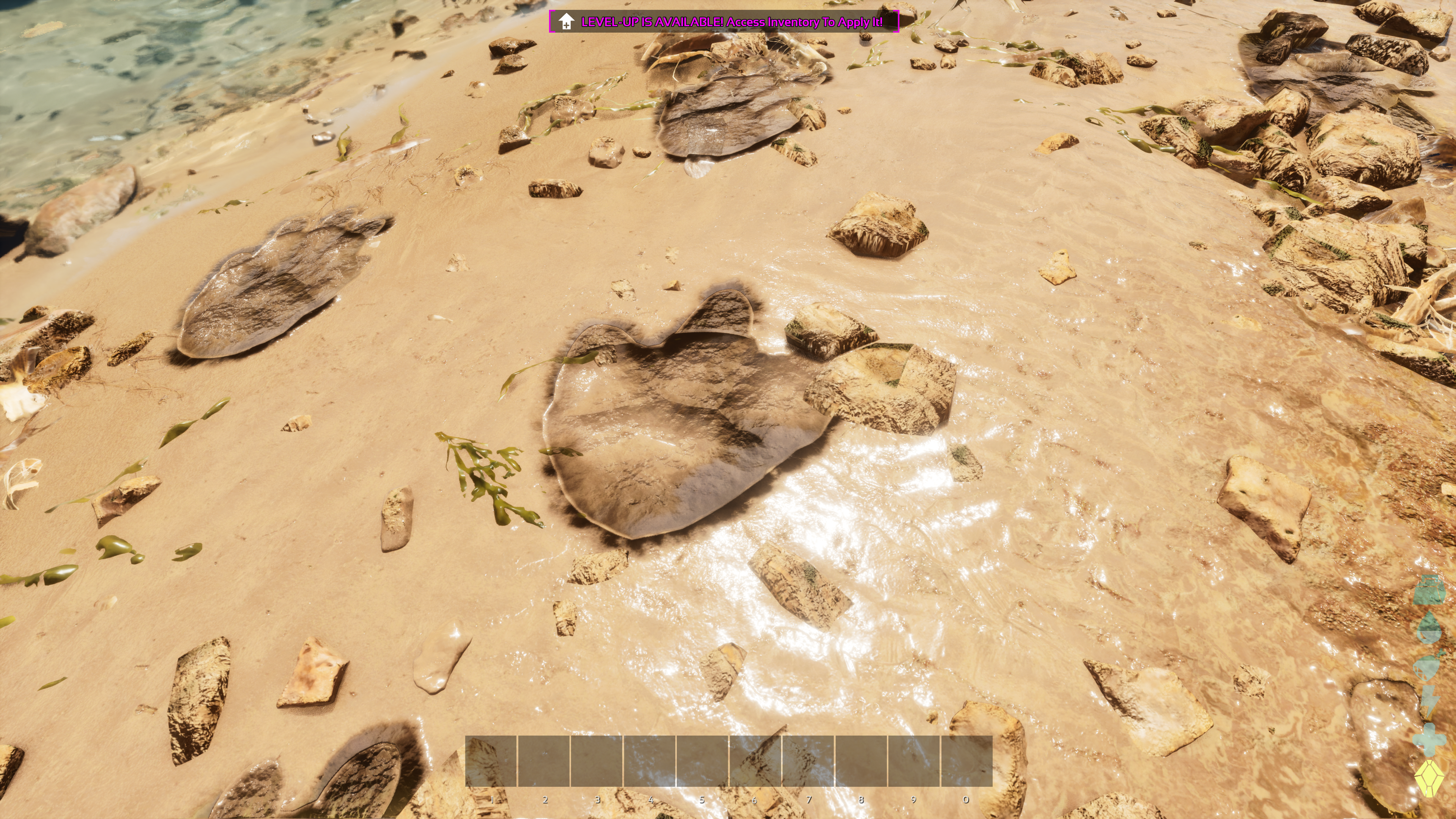Select the white level-up arrow icon
The image size is (1456, 819).
pyautogui.click(x=566, y=22)
